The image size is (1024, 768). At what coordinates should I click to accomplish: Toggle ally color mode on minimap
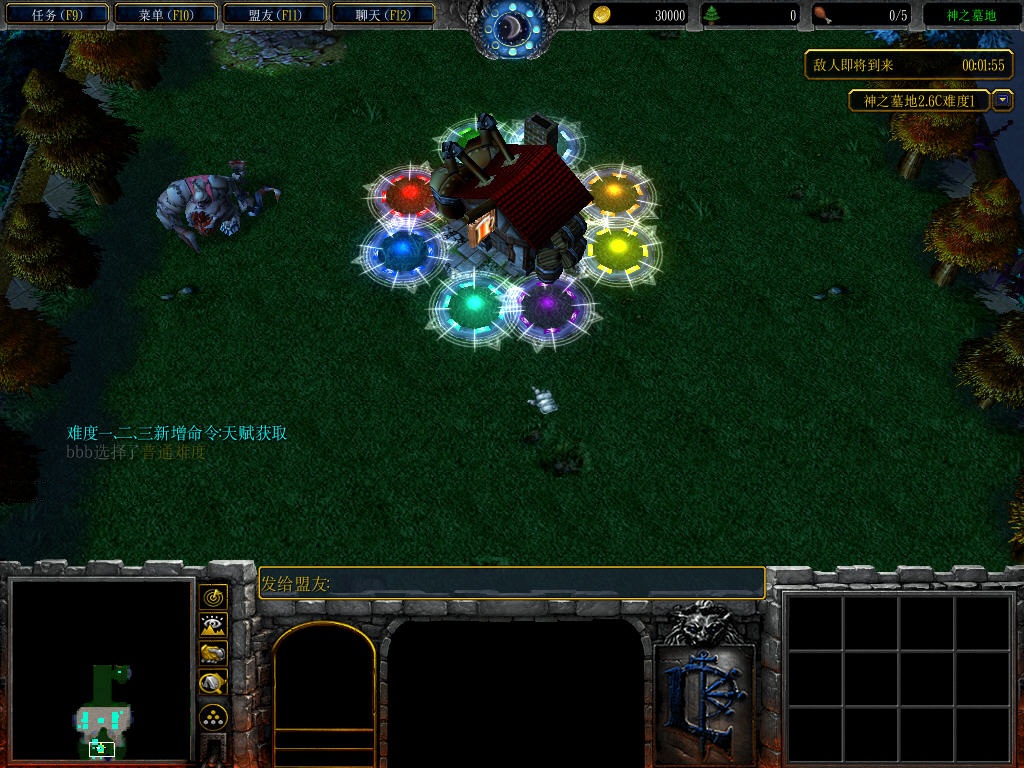pos(213,654)
